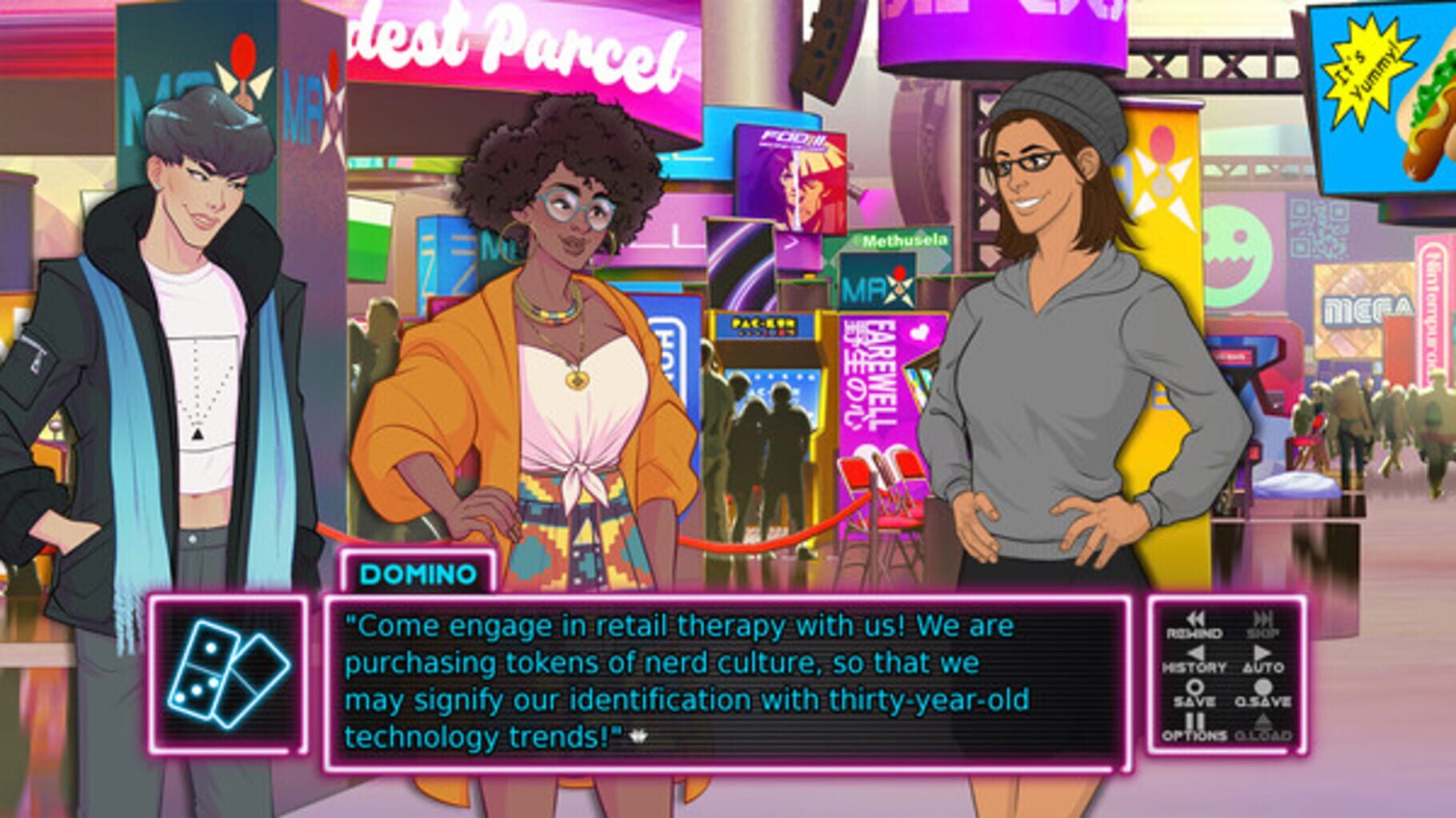The image size is (1456, 818).
Task: Enable Auto play mode
Action: (1262, 653)
